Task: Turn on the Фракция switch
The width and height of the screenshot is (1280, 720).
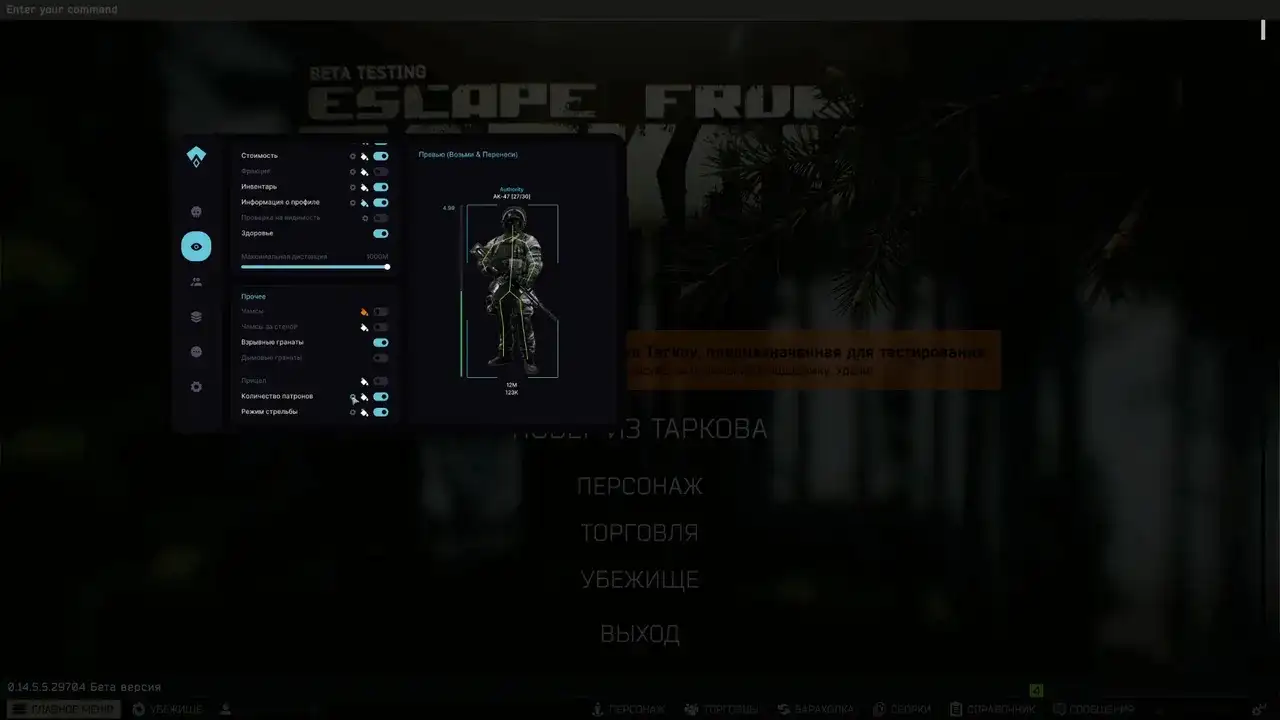Action: point(381,171)
